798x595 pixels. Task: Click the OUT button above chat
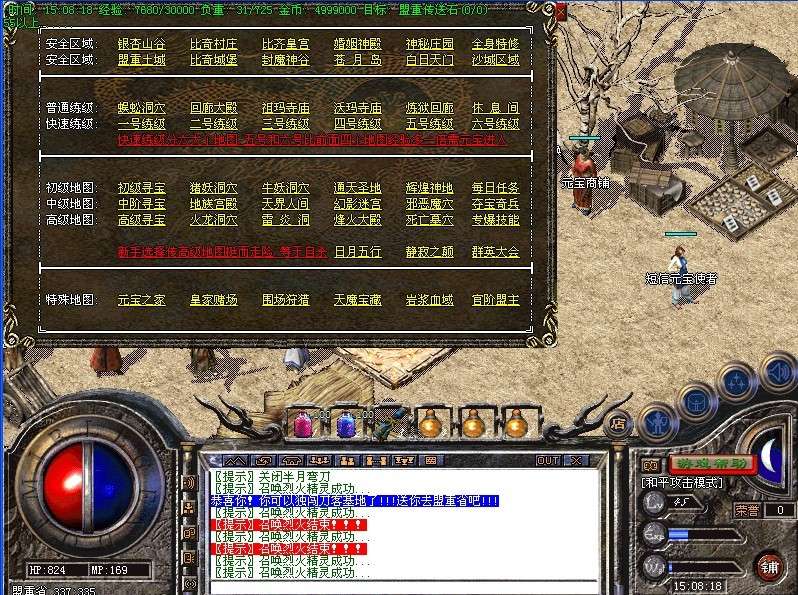548,461
